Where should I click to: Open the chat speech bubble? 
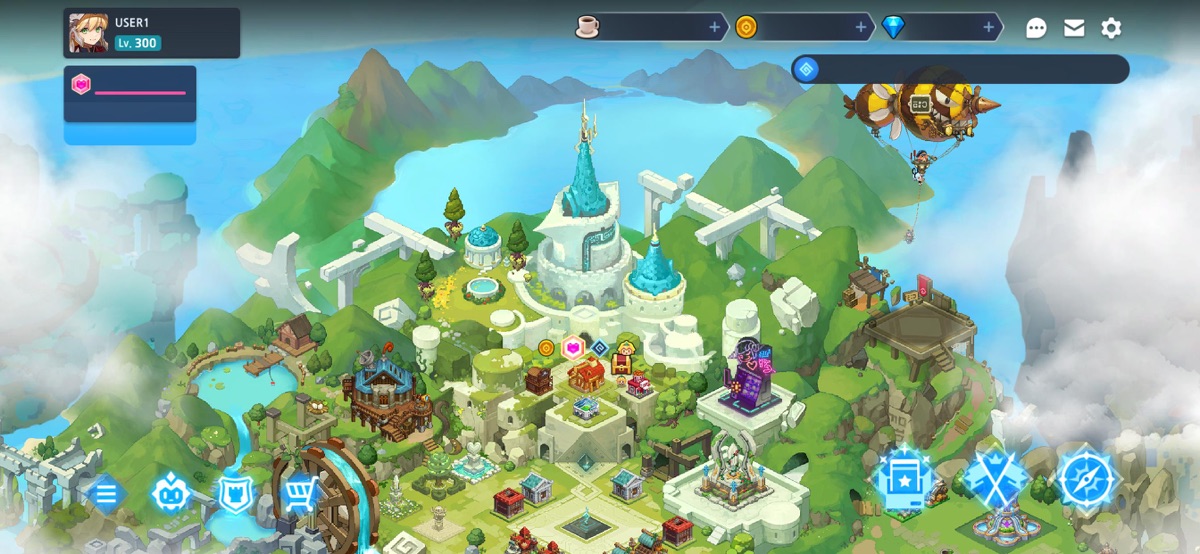pyautogui.click(x=1036, y=28)
